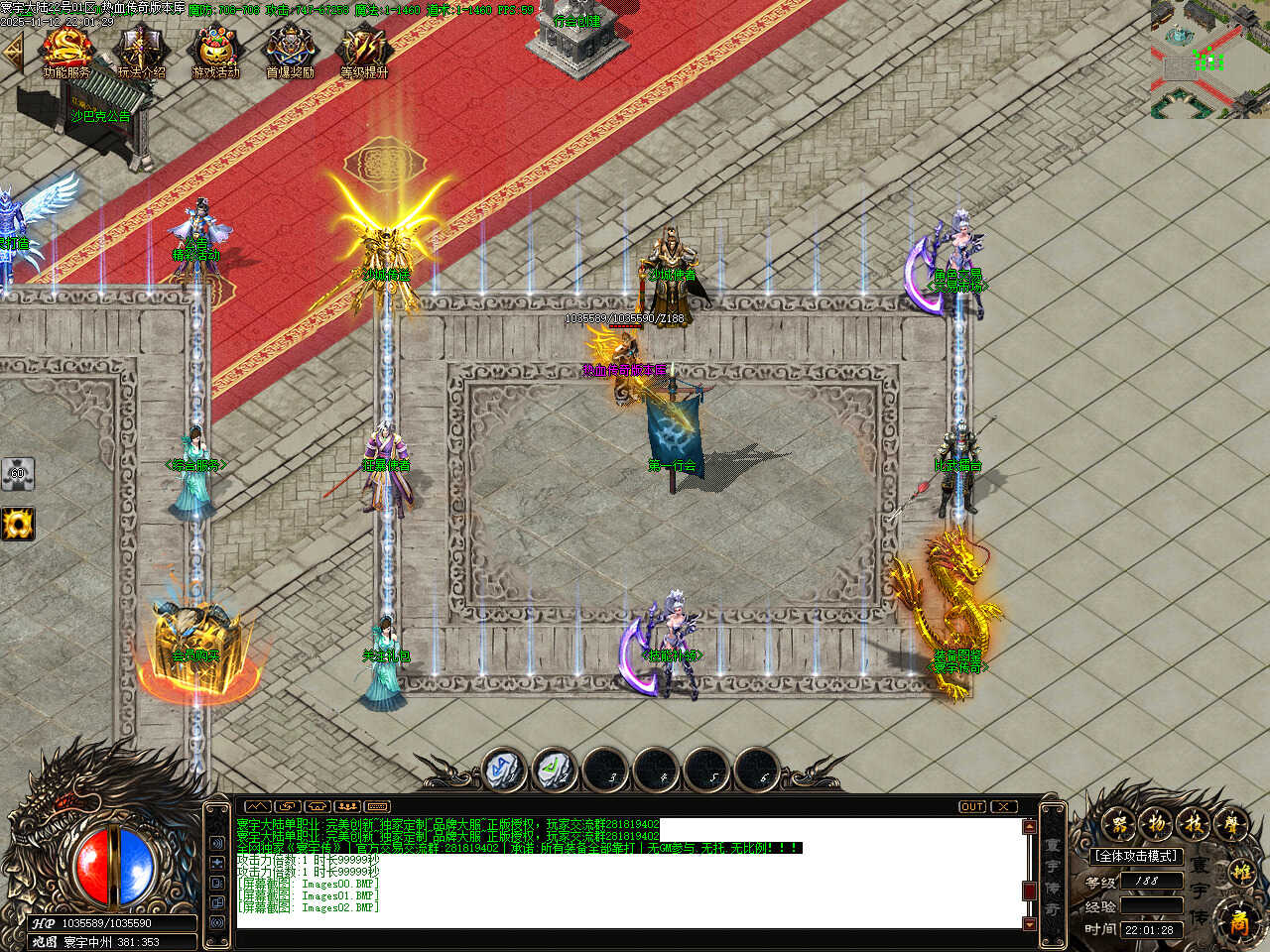
Task: Click the OUT button on the chat panel
Action: point(972,807)
